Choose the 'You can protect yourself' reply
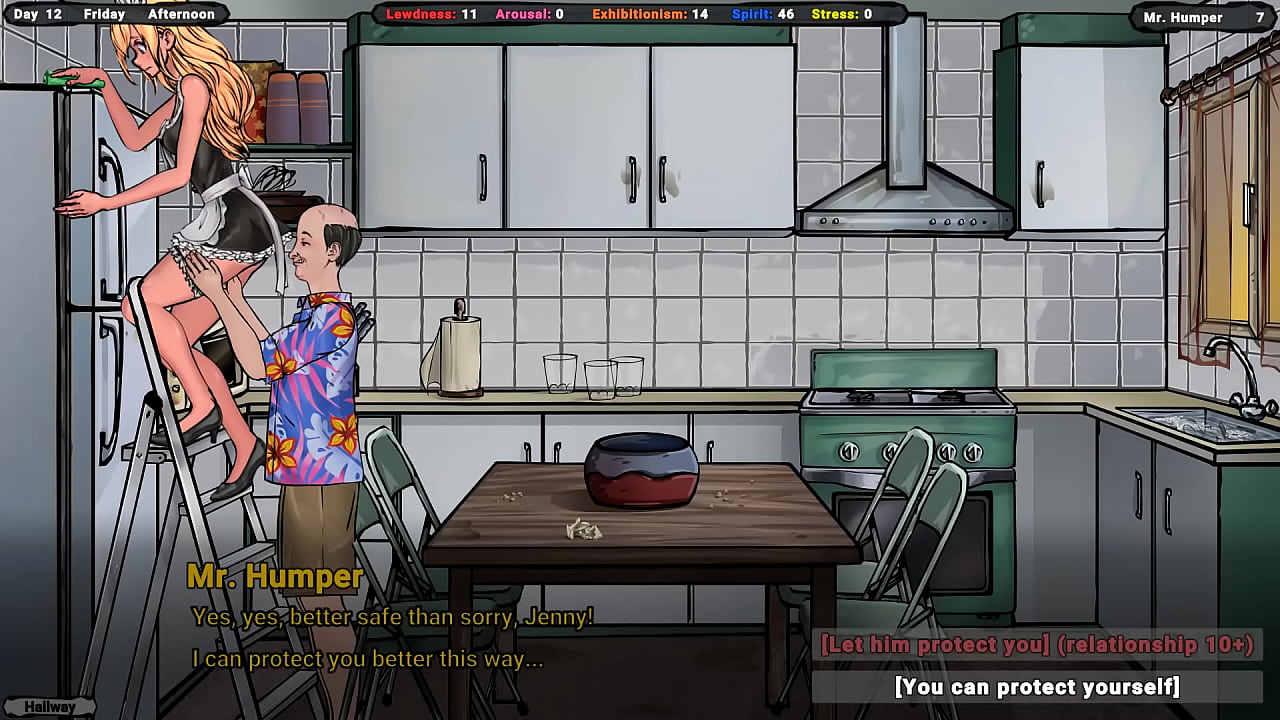This screenshot has height=720, width=1280. [1037, 687]
